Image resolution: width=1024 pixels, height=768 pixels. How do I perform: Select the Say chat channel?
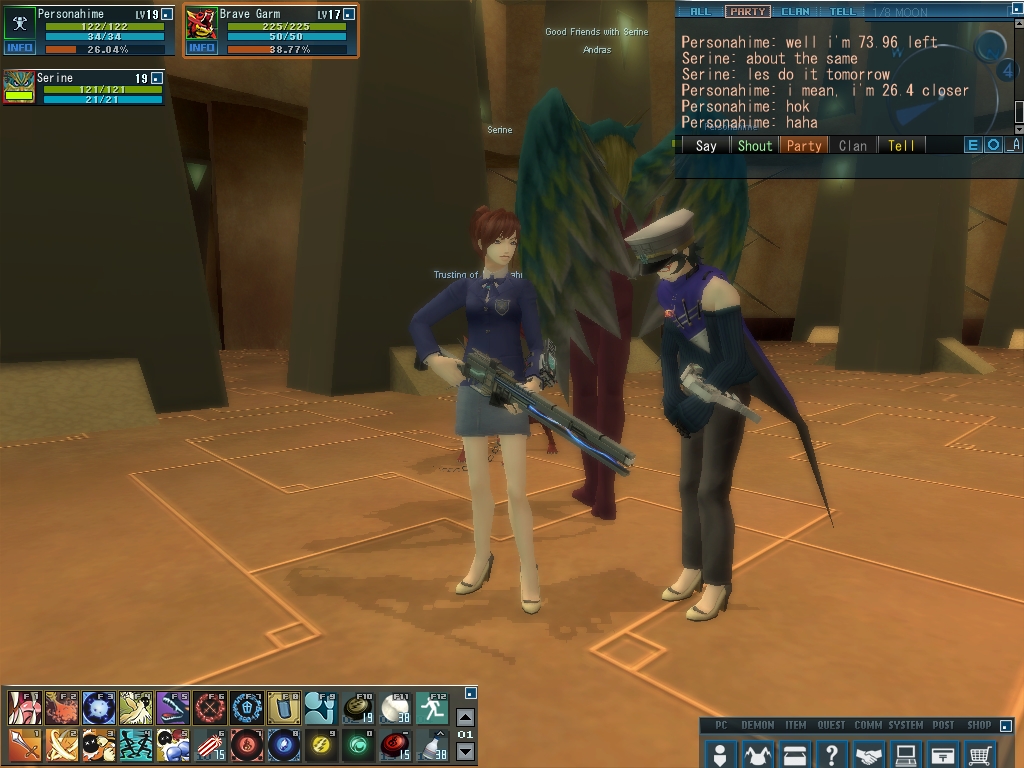(x=706, y=145)
